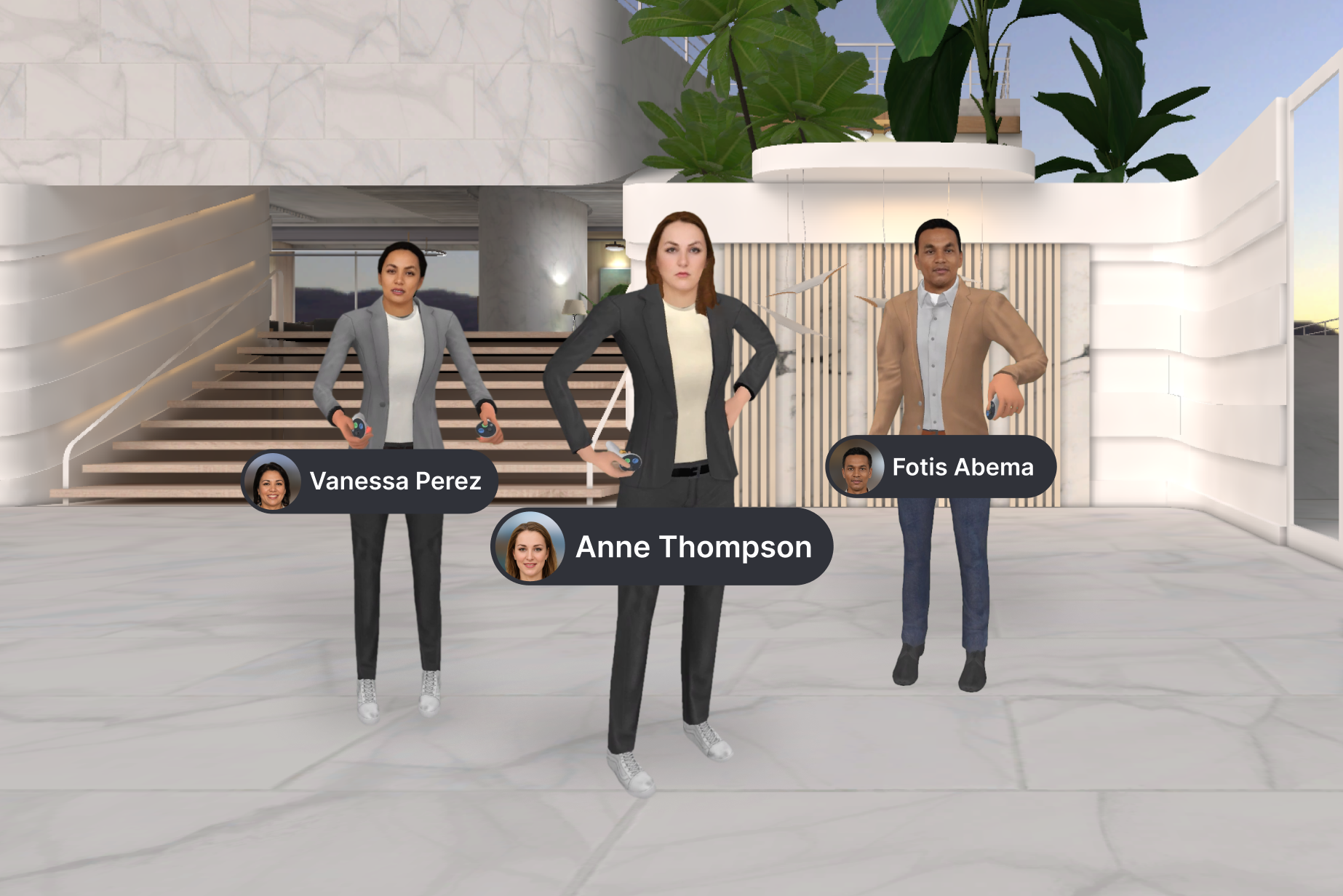This screenshot has width=1343, height=896.
Task: Click the blue button on Anne's controller
Action: (635, 460)
